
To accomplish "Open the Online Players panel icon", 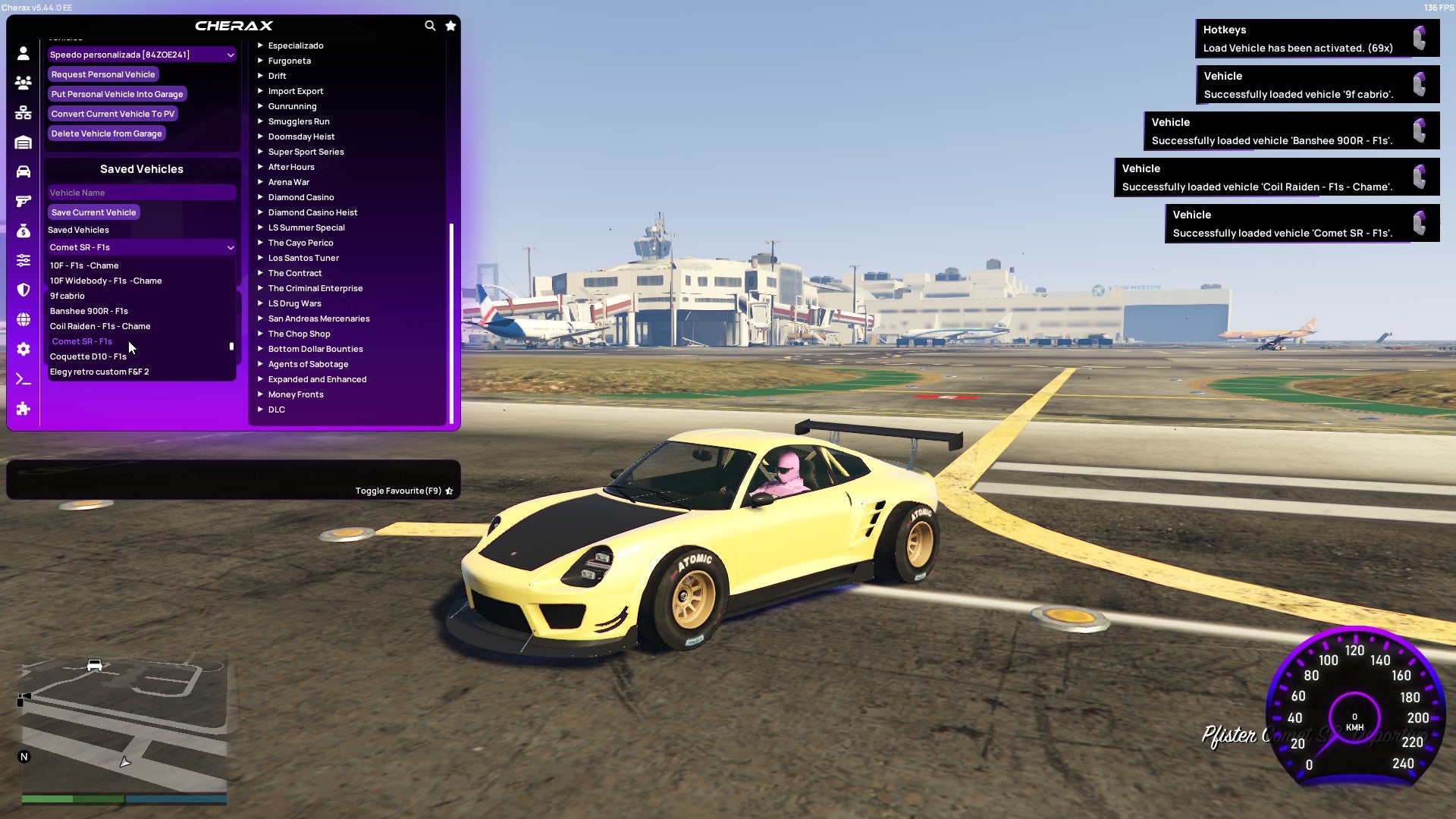I will click(x=23, y=83).
